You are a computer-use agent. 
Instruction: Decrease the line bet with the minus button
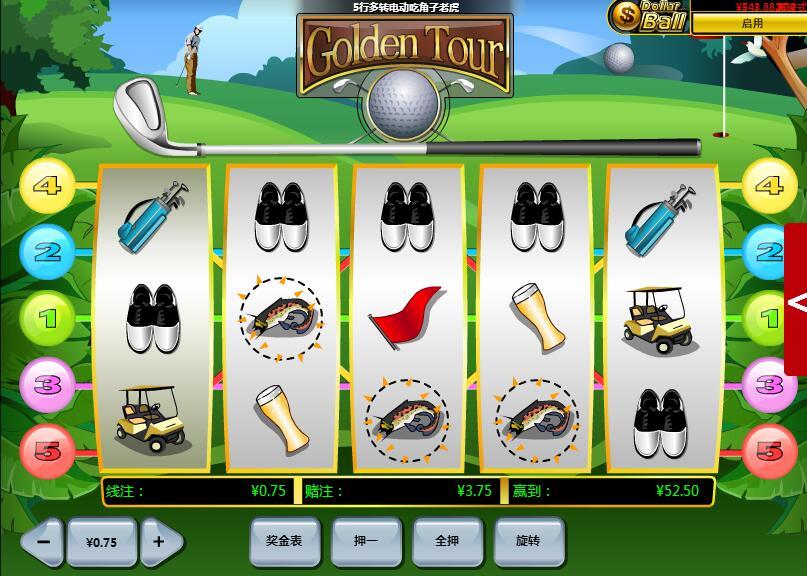pyautogui.click(x=42, y=541)
